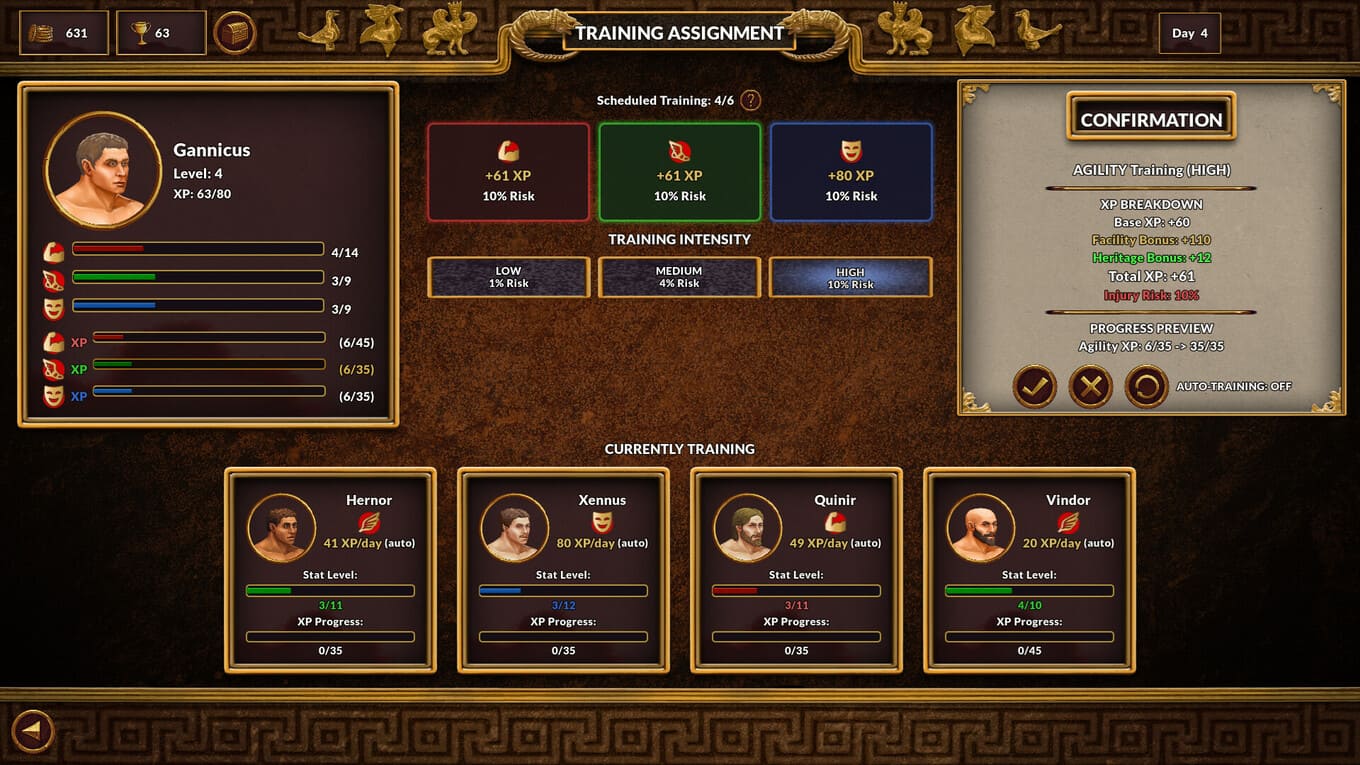Select Hernor's training card
Image resolution: width=1360 pixels, height=765 pixels.
[x=331, y=570]
